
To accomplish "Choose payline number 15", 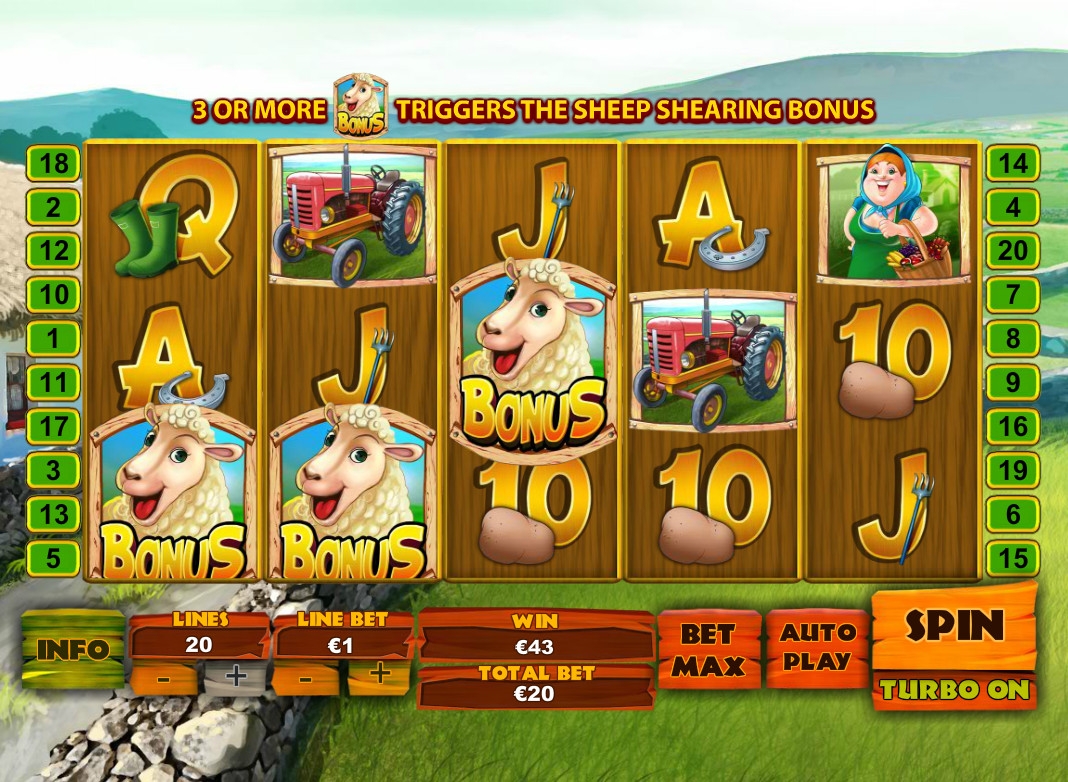I will [x=1013, y=557].
